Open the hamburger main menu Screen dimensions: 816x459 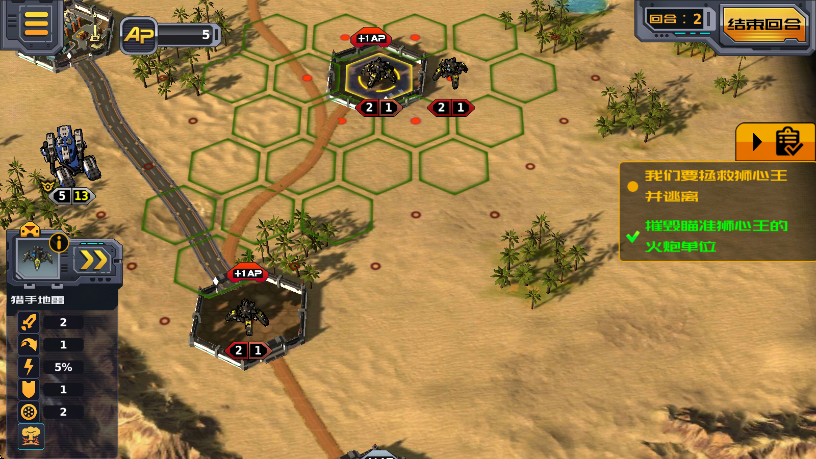coord(36,23)
